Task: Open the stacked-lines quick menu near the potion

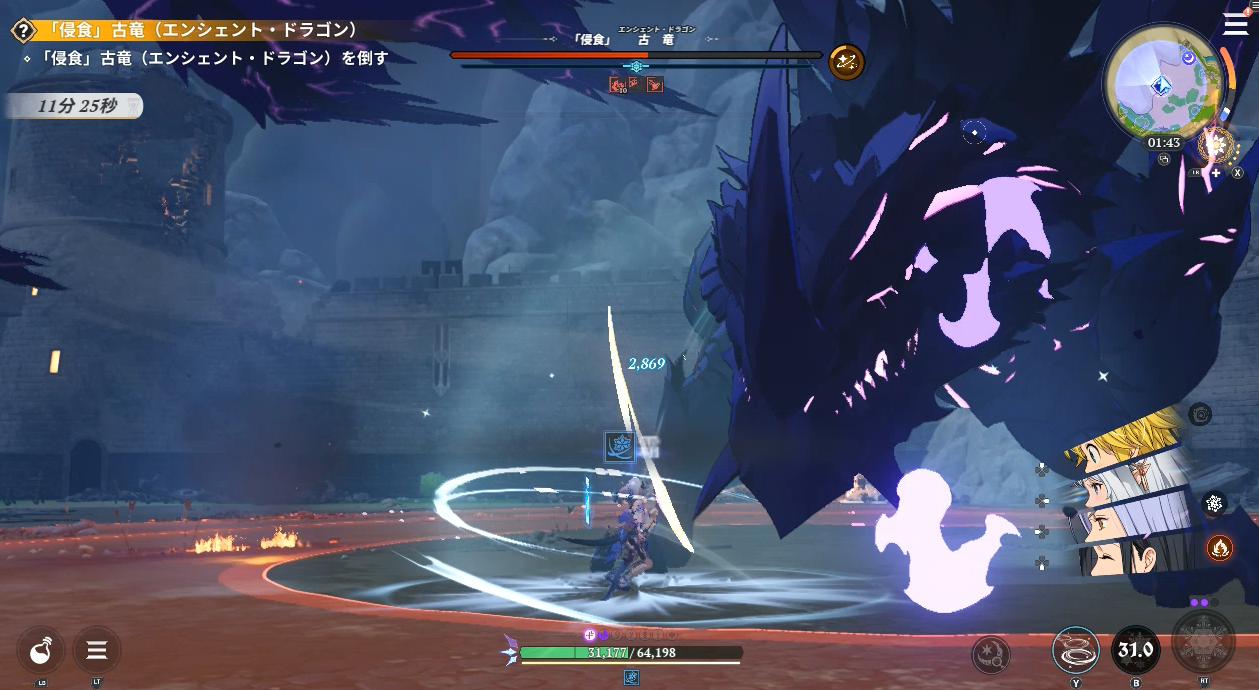Action: pos(96,651)
